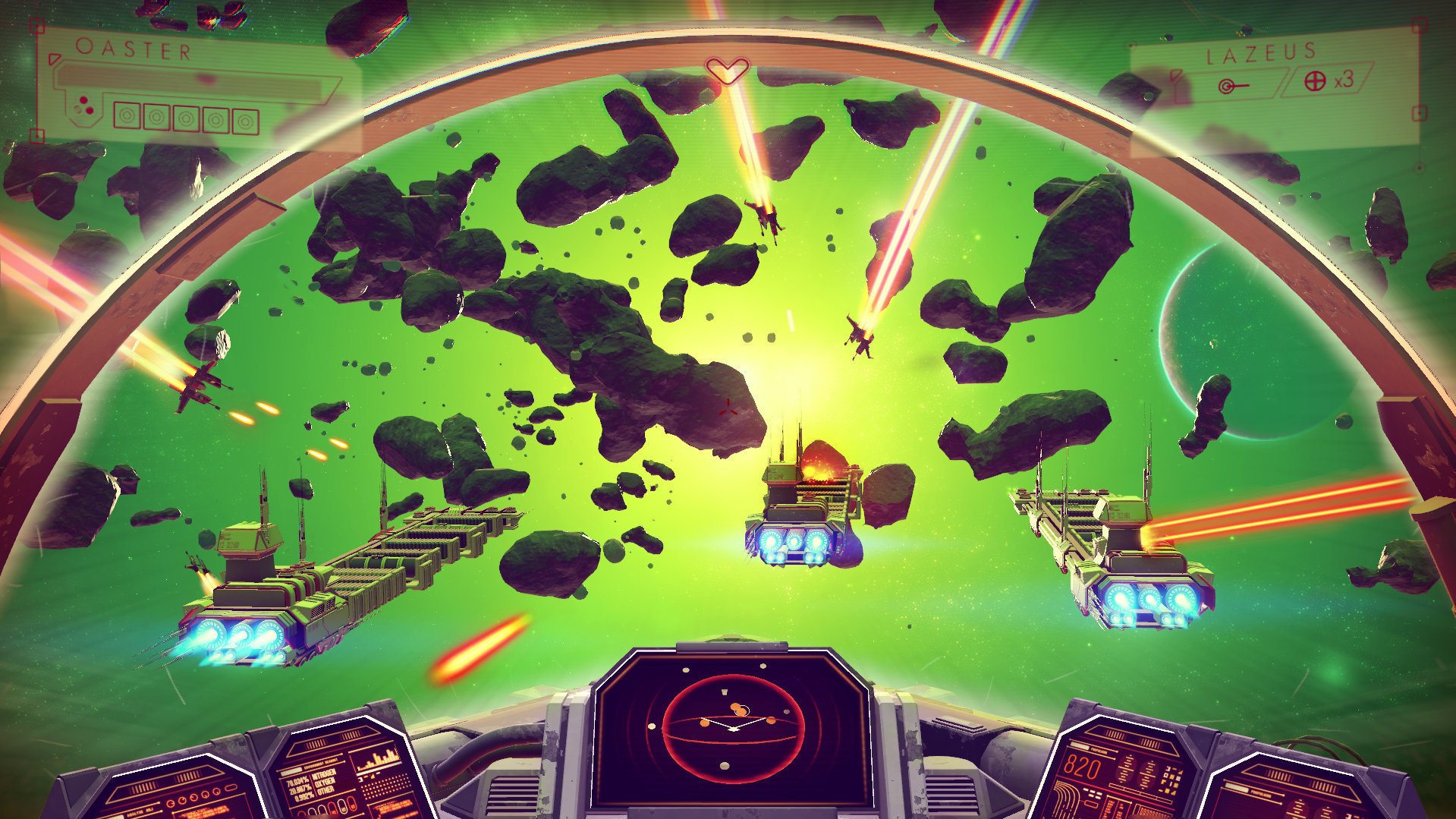The height and width of the screenshot is (819, 1456).
Task: Select the x3 health cross icon
Action: (1315, 81)
